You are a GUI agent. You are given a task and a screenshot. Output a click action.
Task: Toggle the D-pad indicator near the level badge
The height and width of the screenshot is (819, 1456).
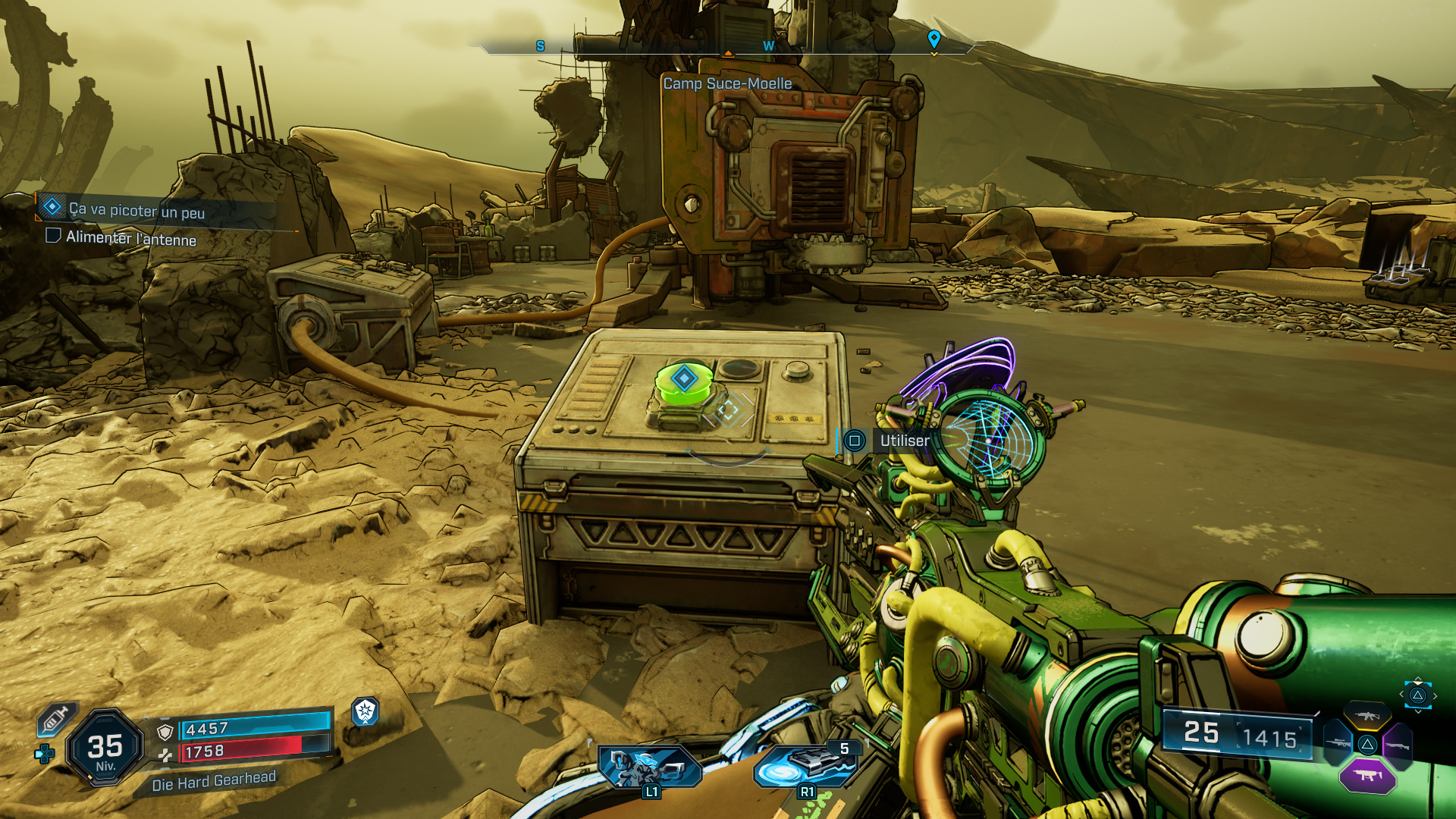pos(44,754)
